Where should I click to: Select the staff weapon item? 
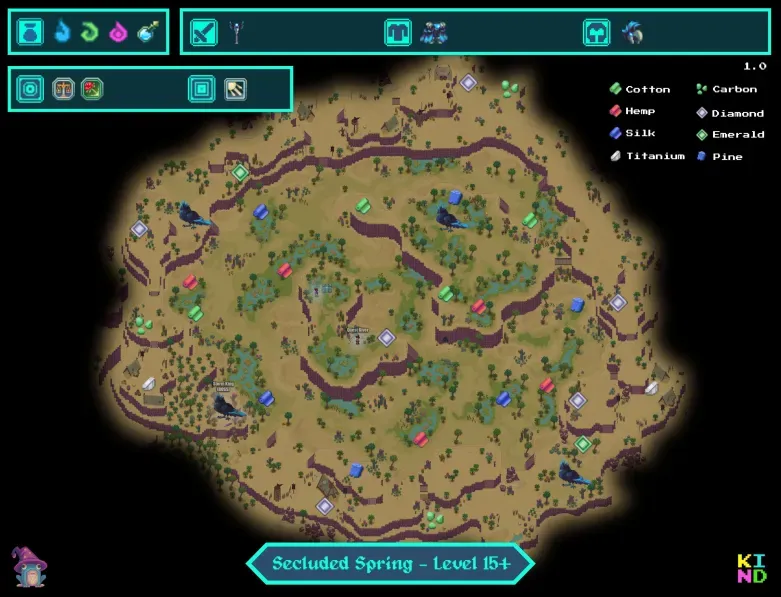pyautogui.click(x=237, y=33)
